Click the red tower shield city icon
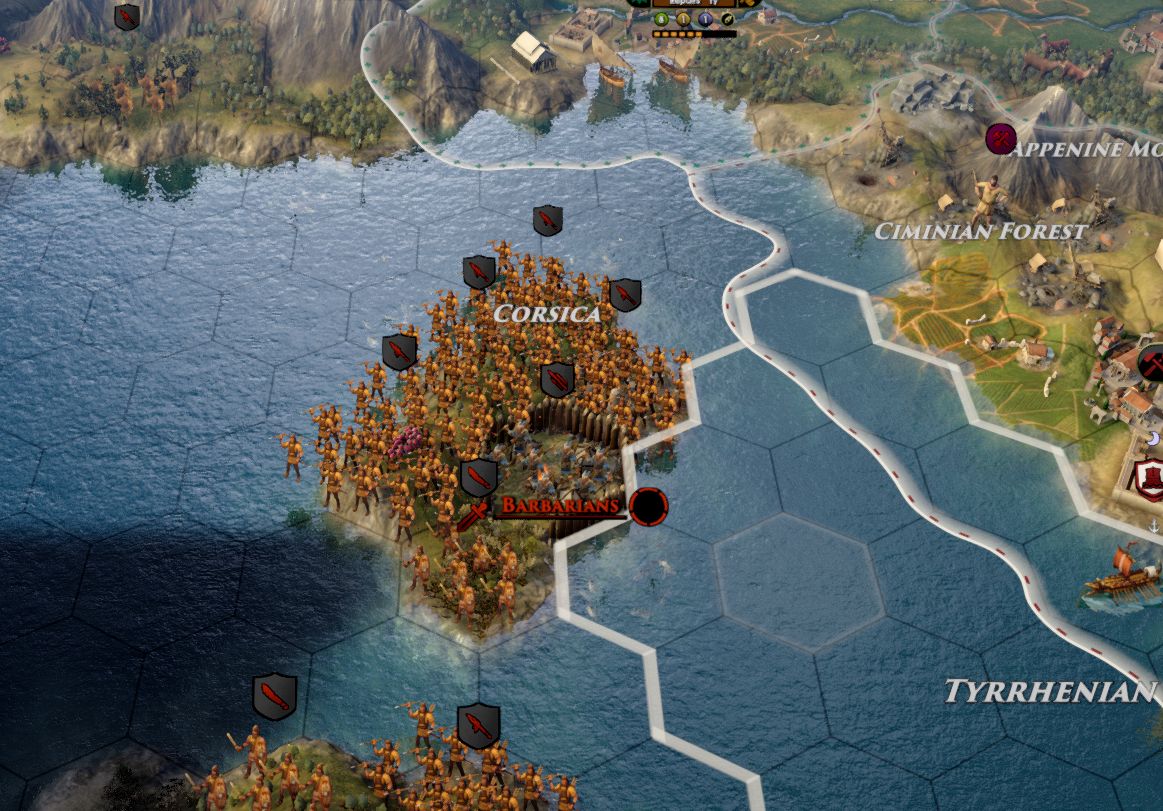1163x811 pixels. [1148, 476]
